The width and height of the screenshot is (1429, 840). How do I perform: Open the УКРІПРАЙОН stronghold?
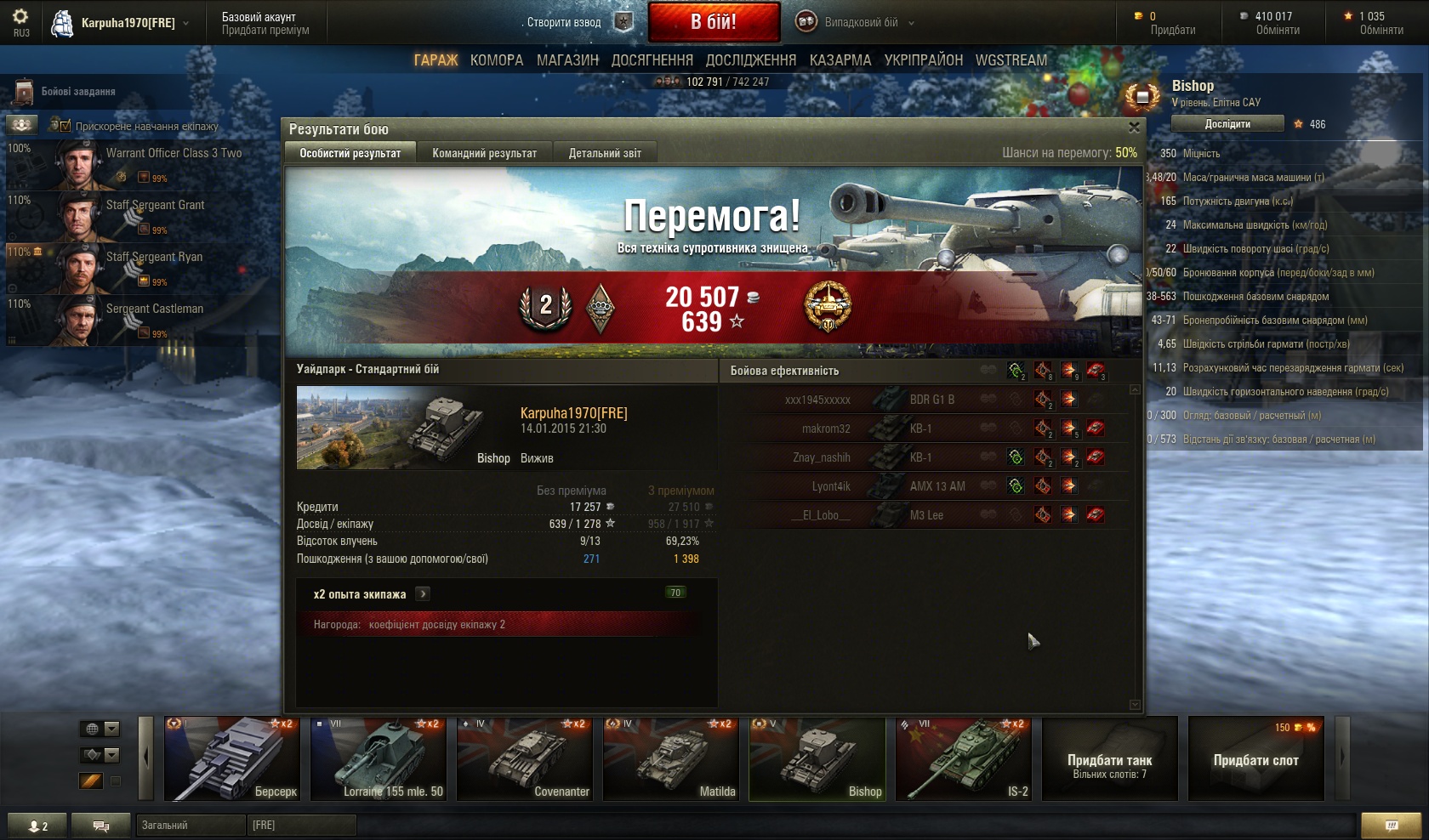point(923,60)
